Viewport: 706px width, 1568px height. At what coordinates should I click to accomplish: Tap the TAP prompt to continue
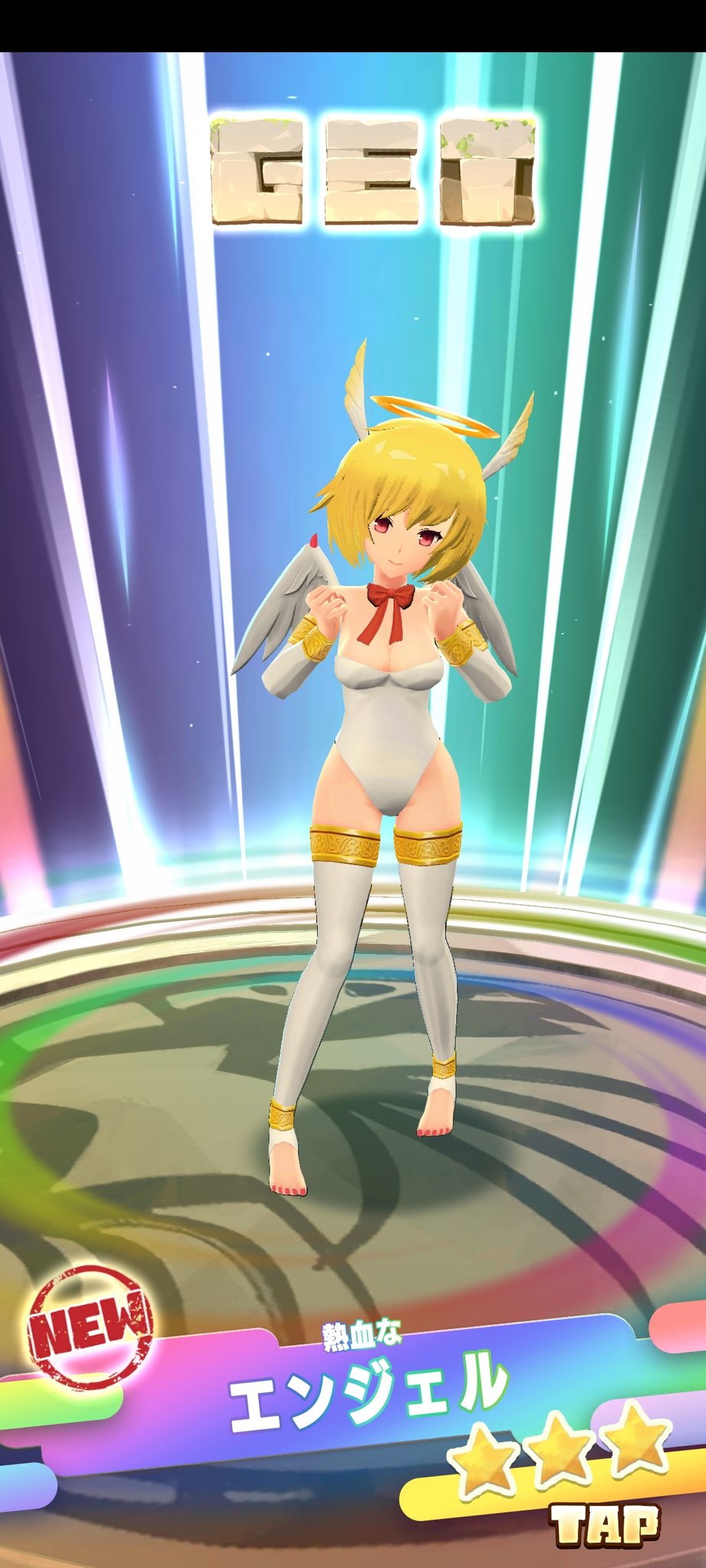coord(606,1524)
